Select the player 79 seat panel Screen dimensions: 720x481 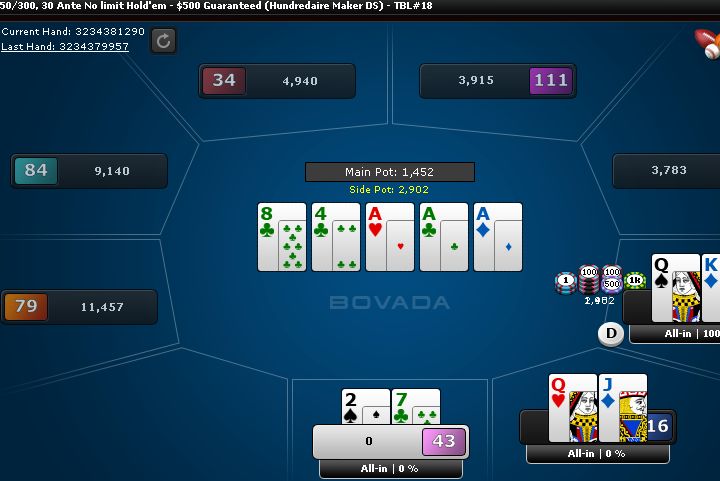[x=79, y=307]
